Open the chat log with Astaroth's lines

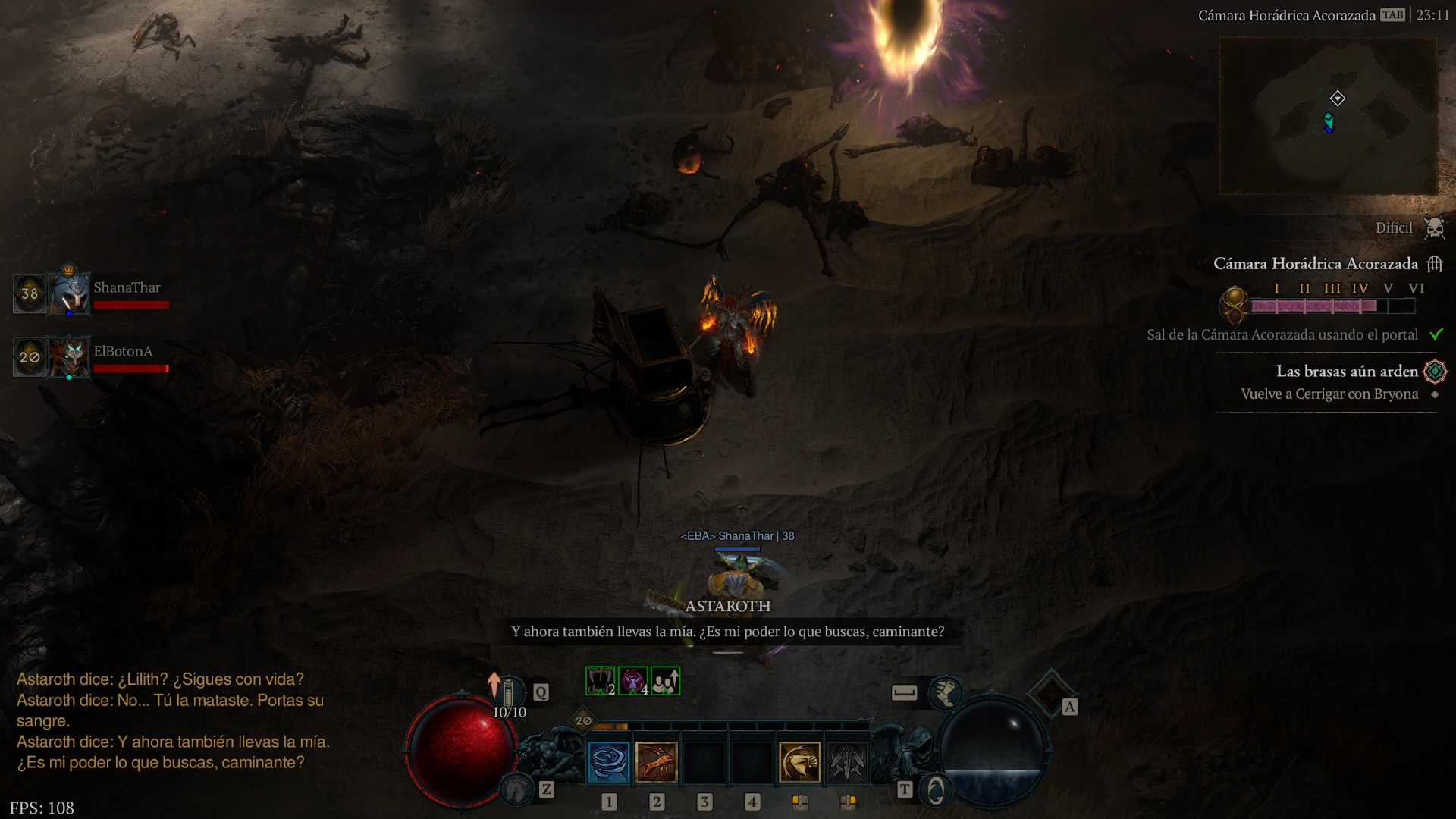pyautogui.click(x=173, y=720)
